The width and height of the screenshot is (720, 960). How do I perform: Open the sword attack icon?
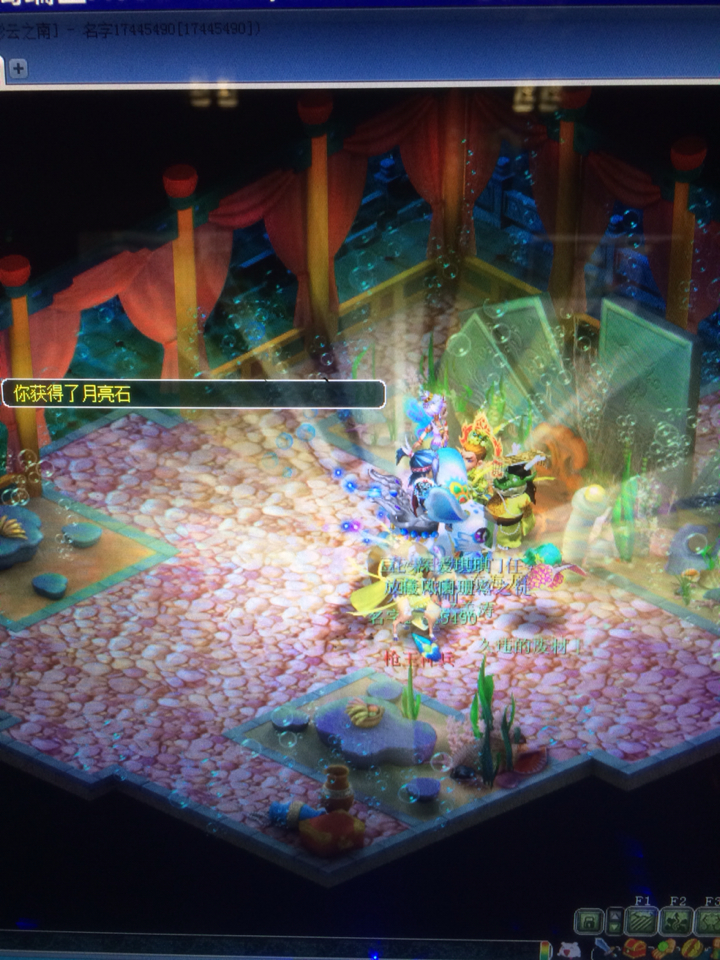603,948
